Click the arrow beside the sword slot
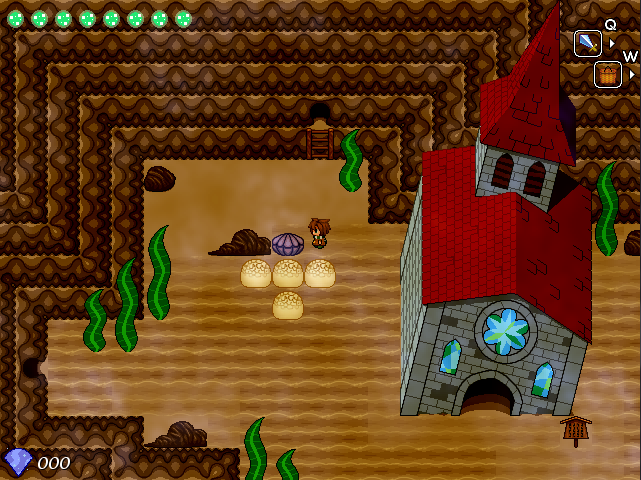 coord(612,43)
